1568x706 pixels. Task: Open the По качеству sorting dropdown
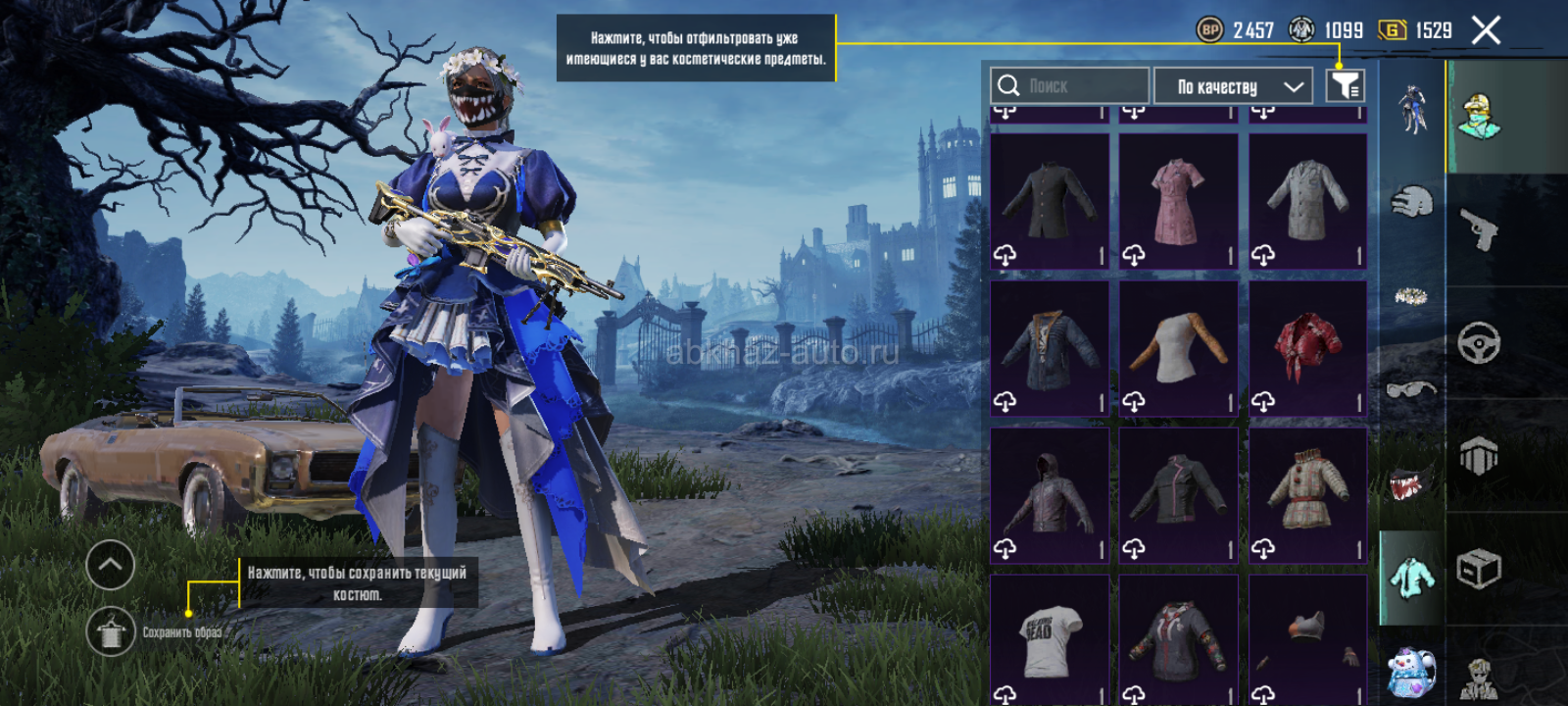(1233, 86)
